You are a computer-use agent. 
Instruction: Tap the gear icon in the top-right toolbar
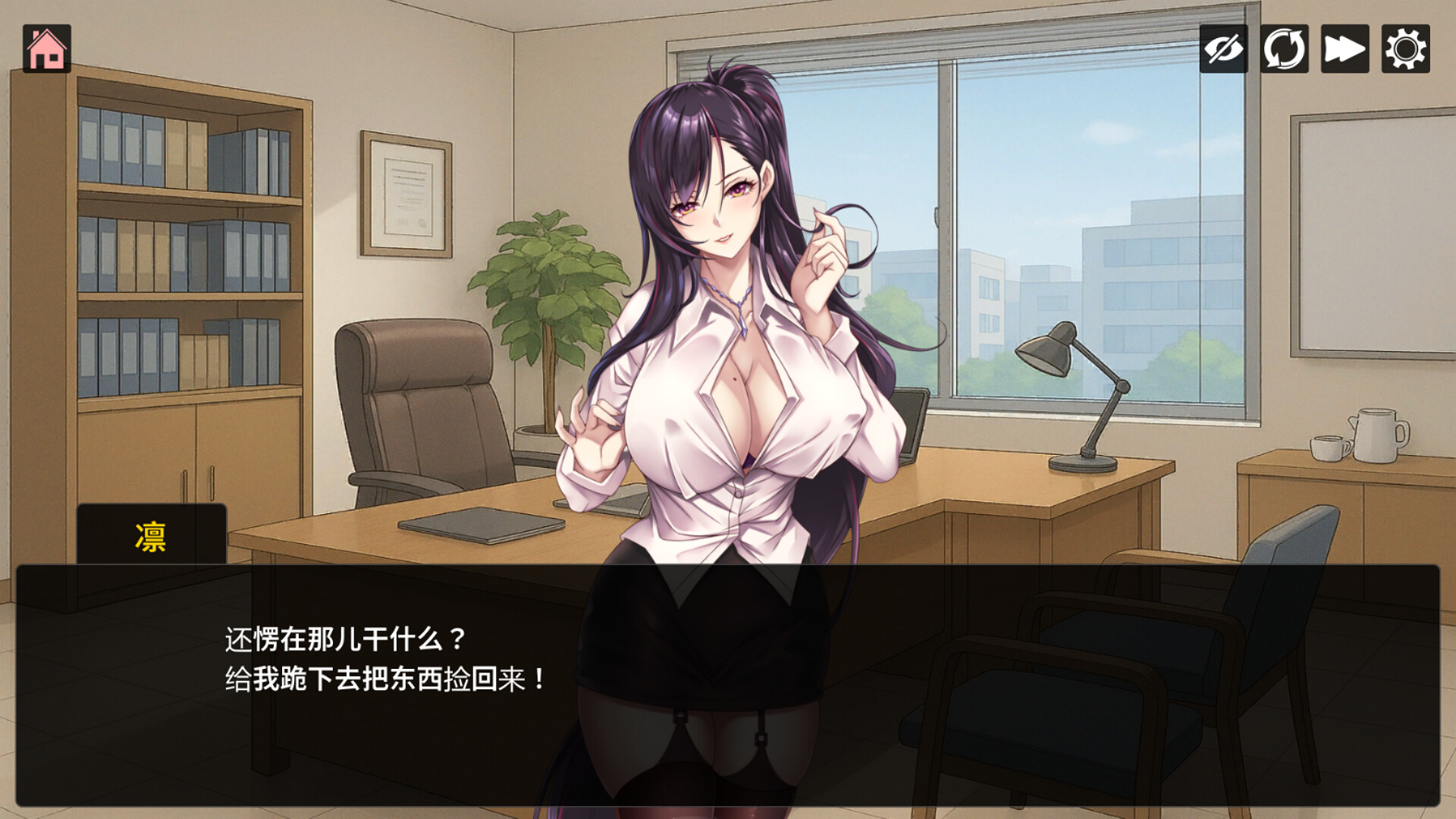point(1407,50)
